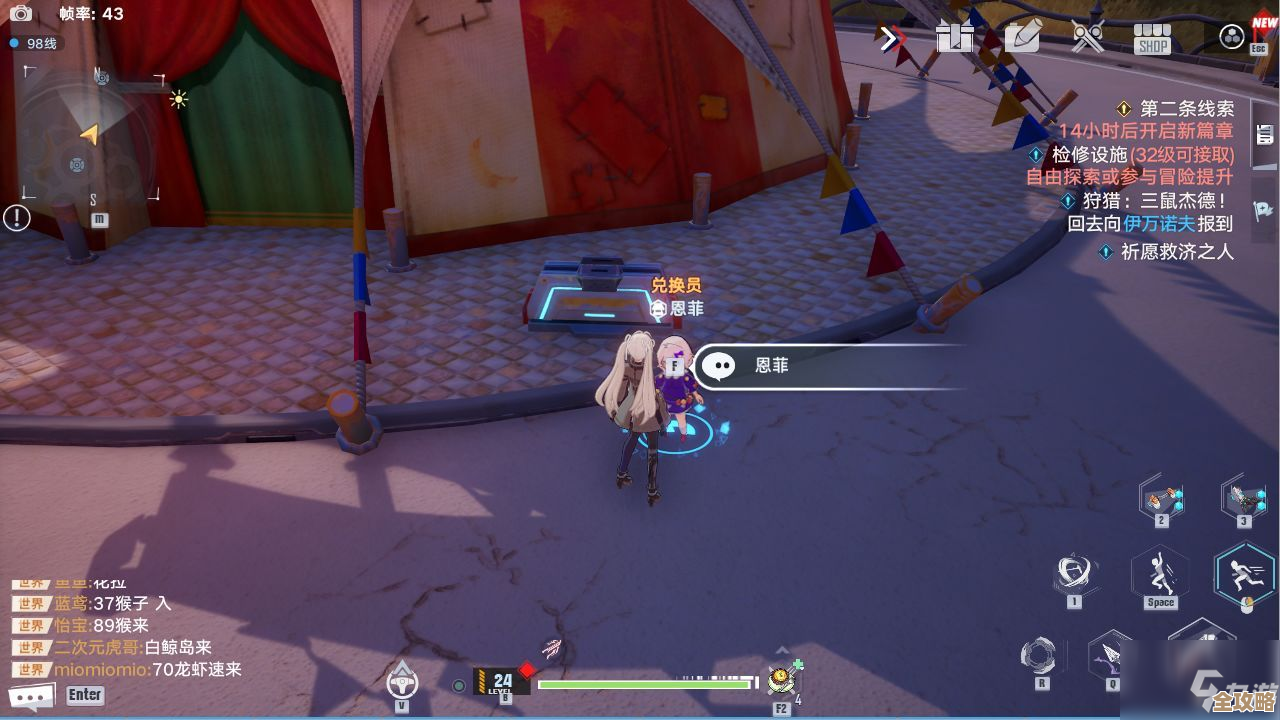
Task: Select the 检修设施 quest entry
Action: point(1142,155)
